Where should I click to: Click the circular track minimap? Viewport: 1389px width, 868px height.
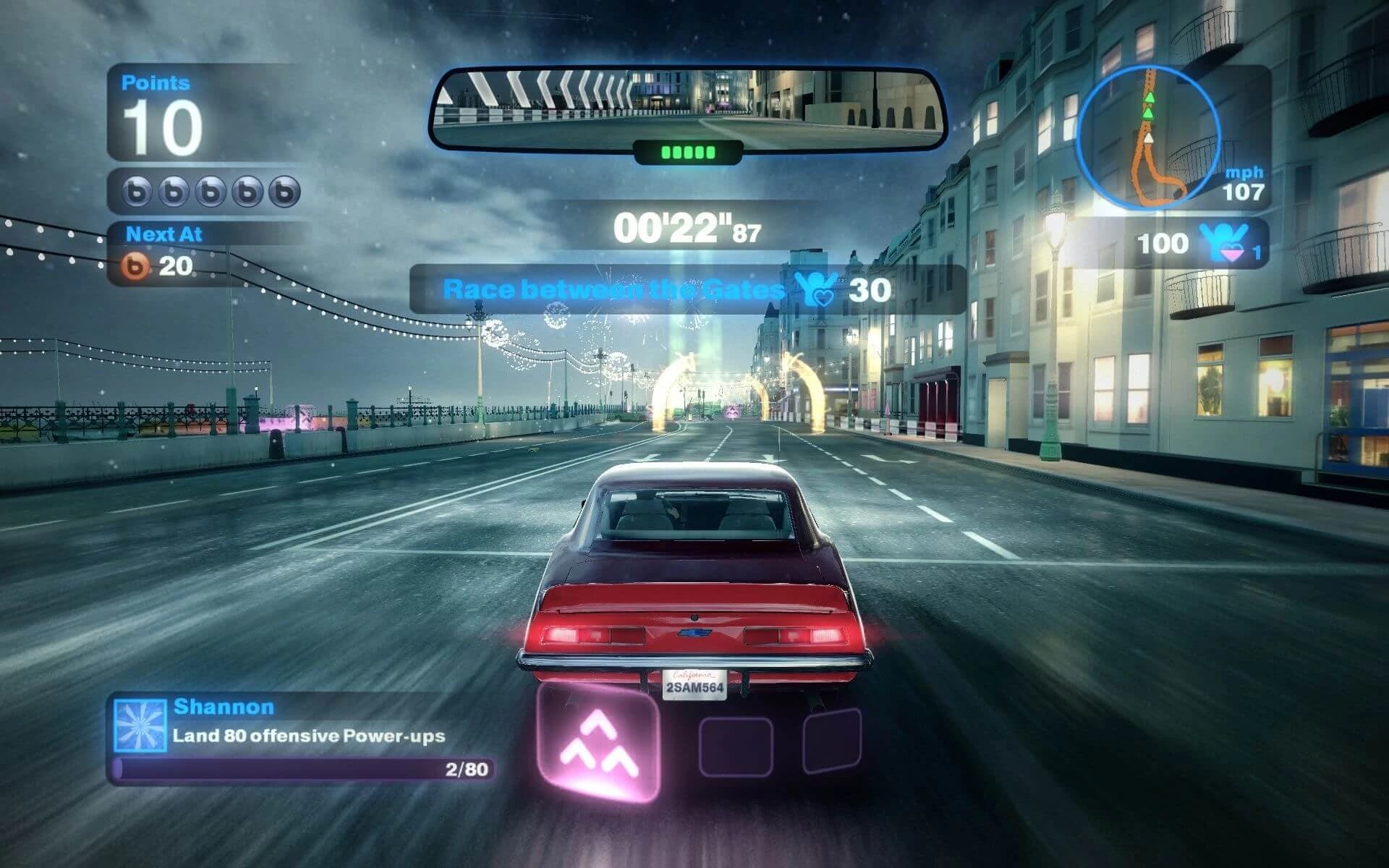tap(1148, 137)
